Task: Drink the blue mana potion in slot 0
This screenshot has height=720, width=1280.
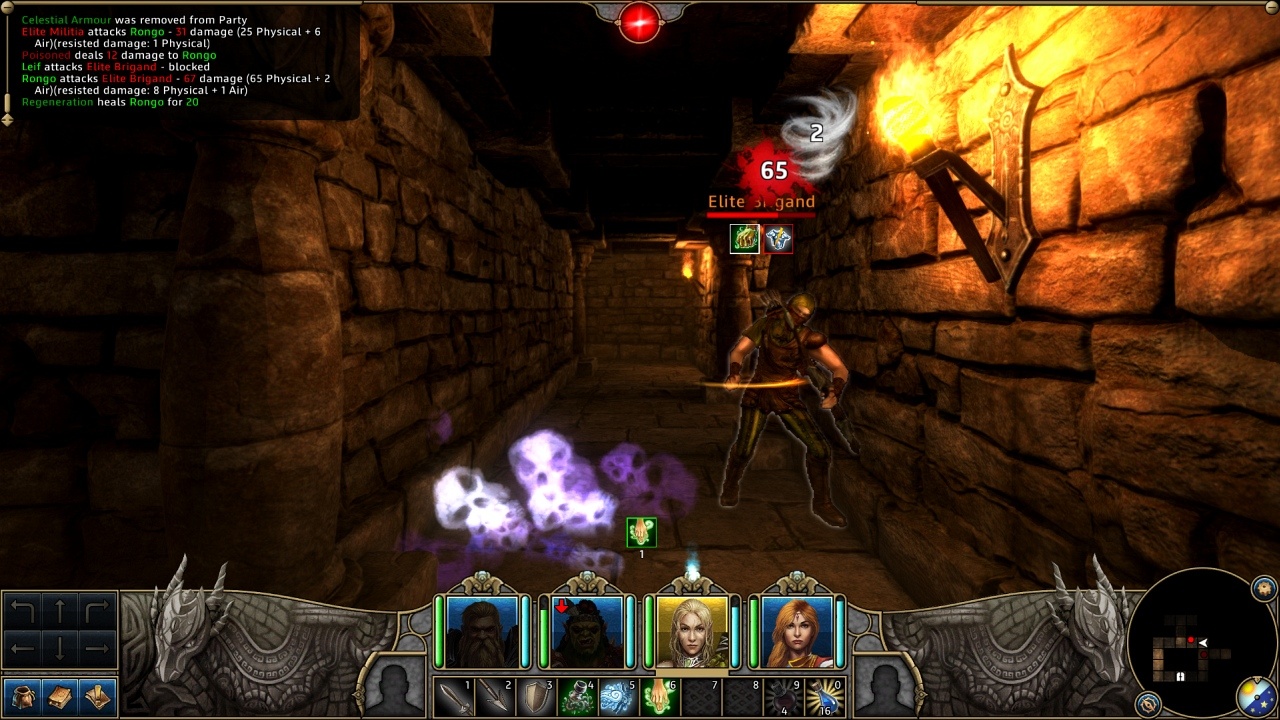Action: [825, 697]
